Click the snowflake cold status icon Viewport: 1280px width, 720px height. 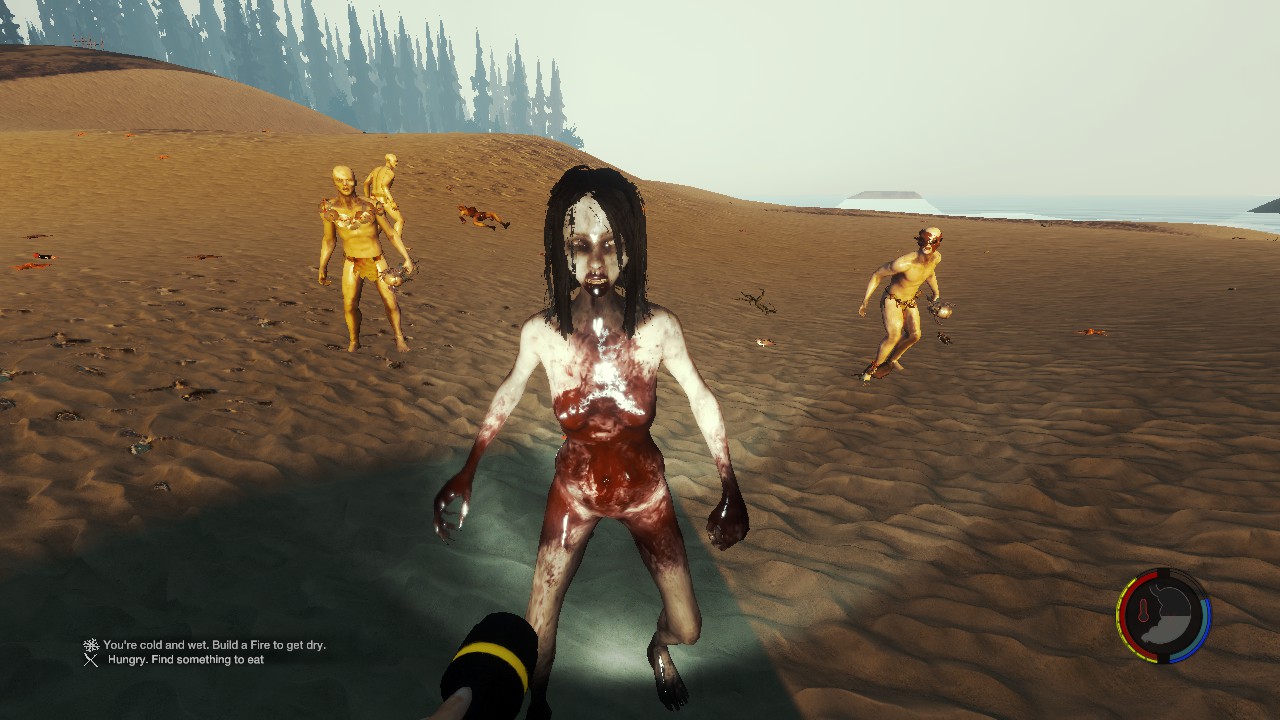[91, 645]
